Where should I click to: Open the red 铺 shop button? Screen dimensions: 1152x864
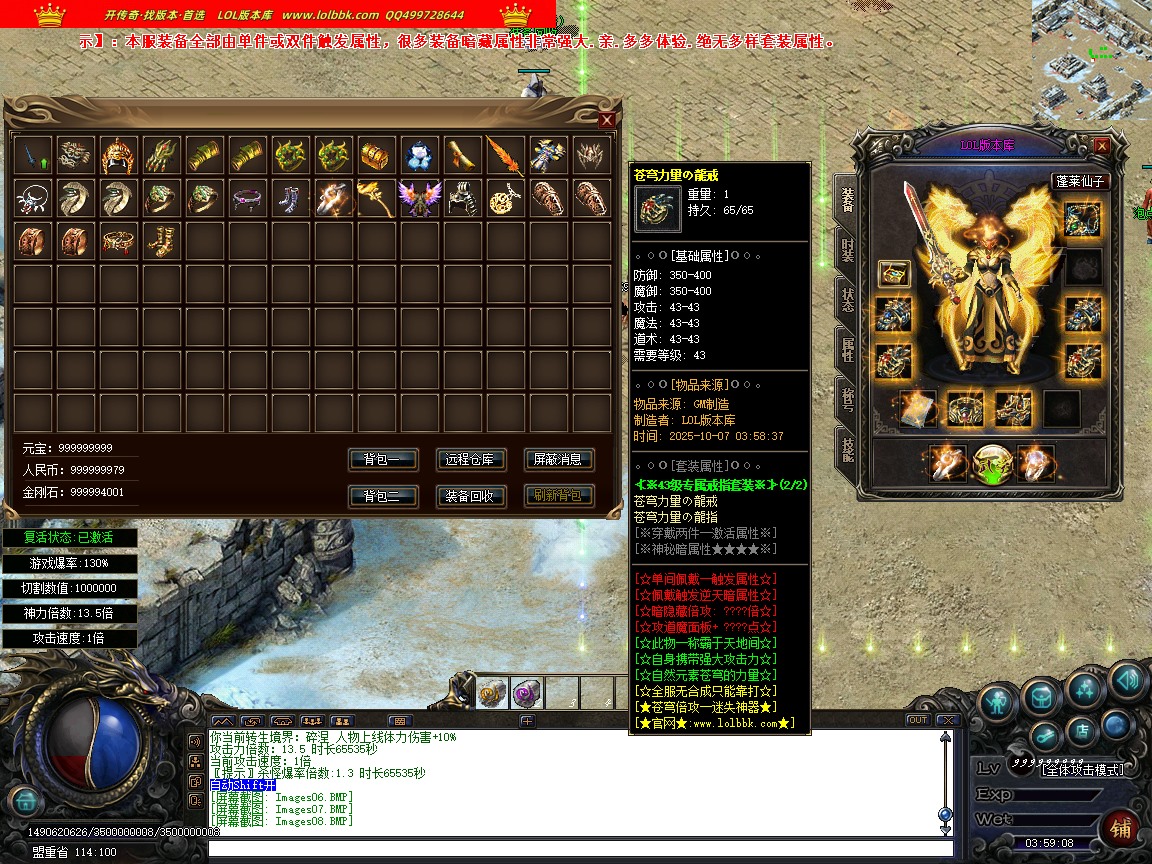tap(1121, 829)
